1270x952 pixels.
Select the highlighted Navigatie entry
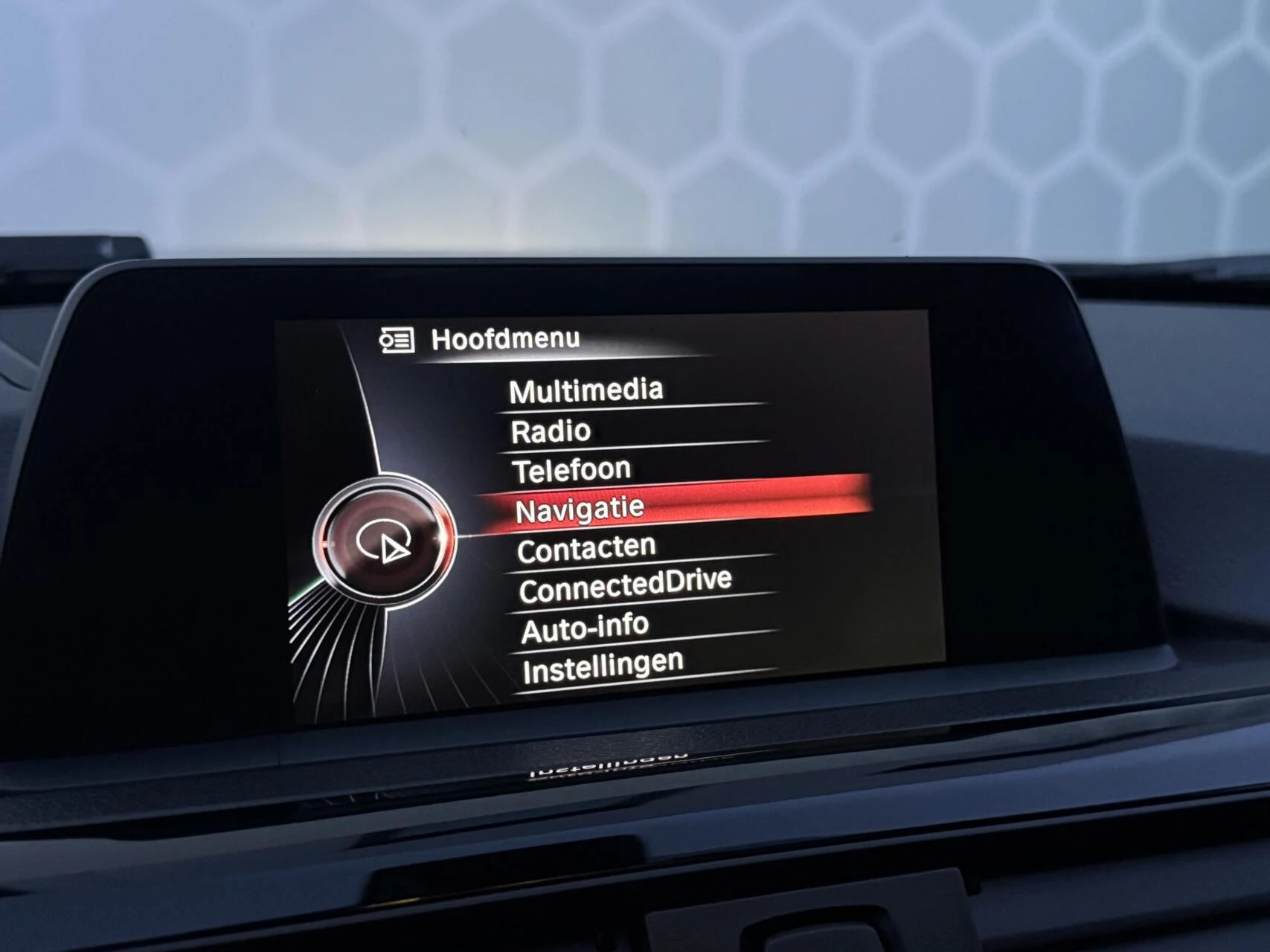point(580,508)
